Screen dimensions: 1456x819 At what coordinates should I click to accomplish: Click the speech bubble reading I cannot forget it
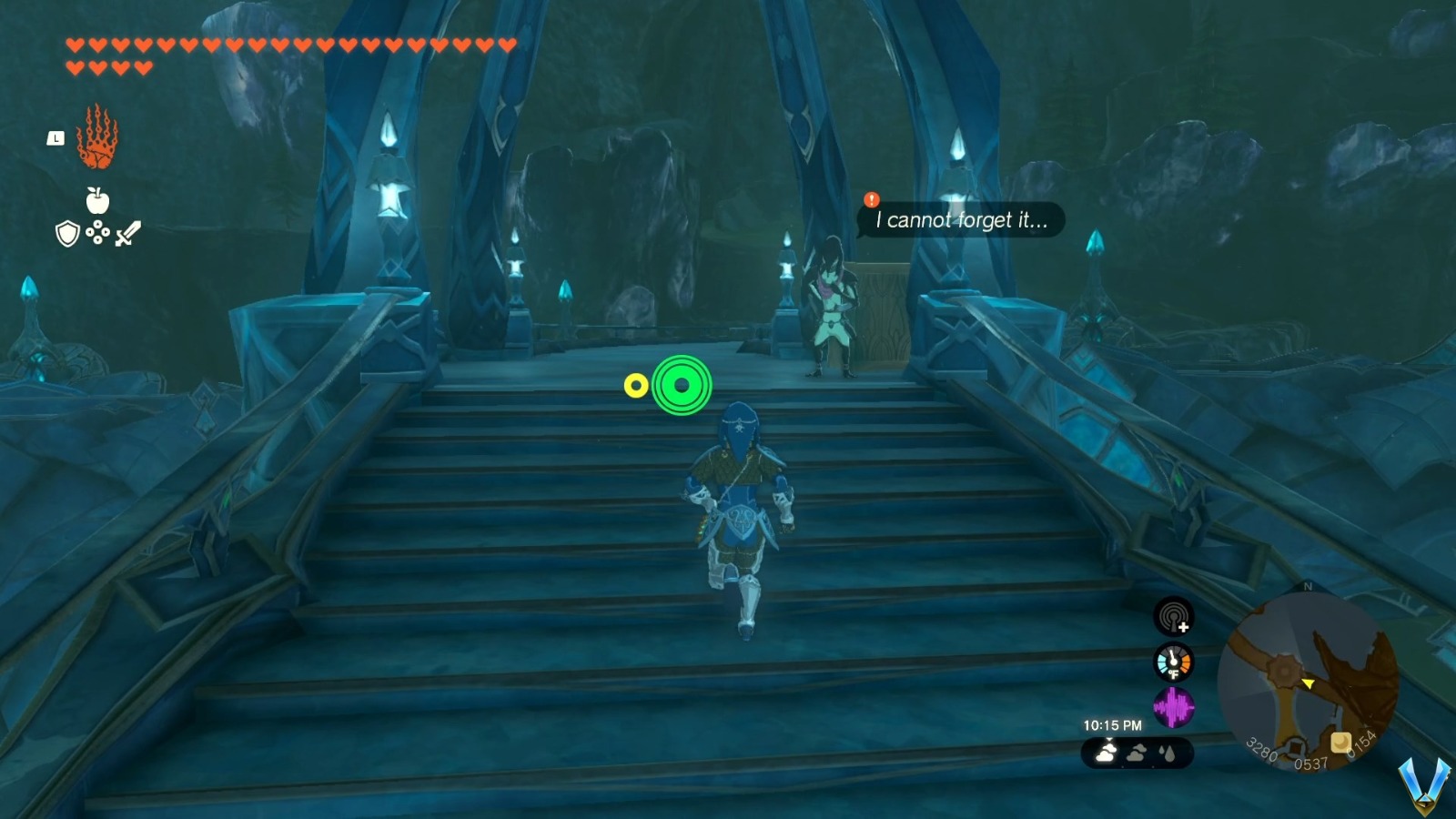960,219
